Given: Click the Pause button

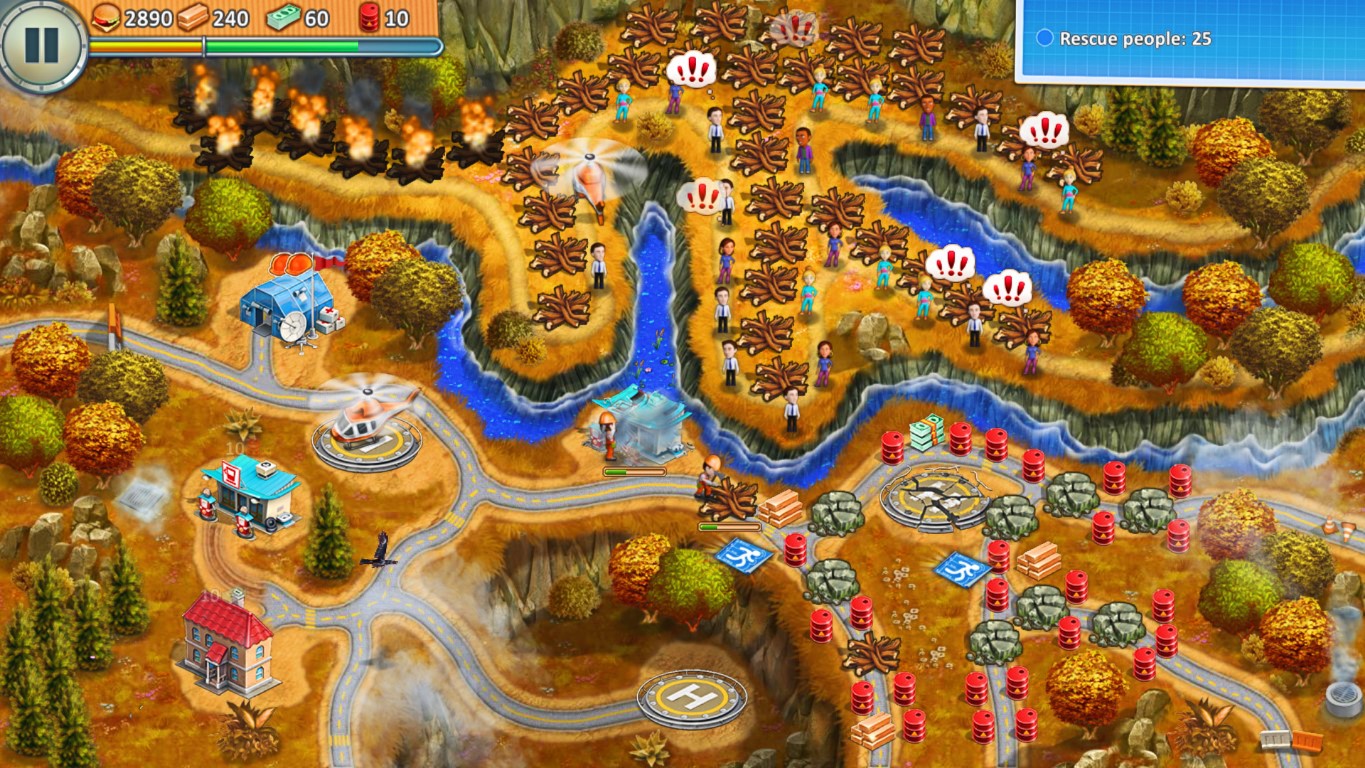Looking at the screenshot, I should tap(42, 44).
